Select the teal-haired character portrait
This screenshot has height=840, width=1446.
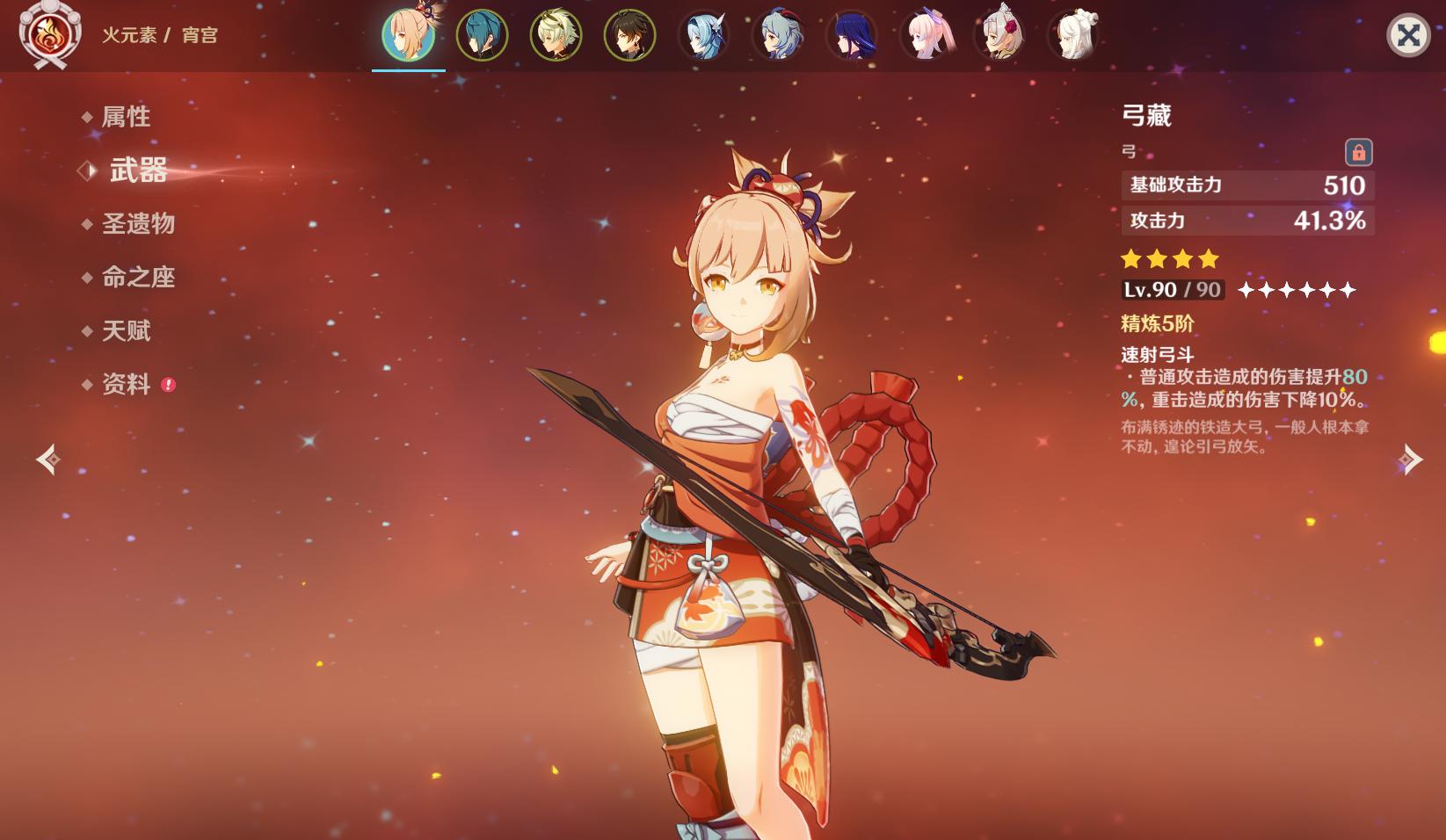pos(482,36)
